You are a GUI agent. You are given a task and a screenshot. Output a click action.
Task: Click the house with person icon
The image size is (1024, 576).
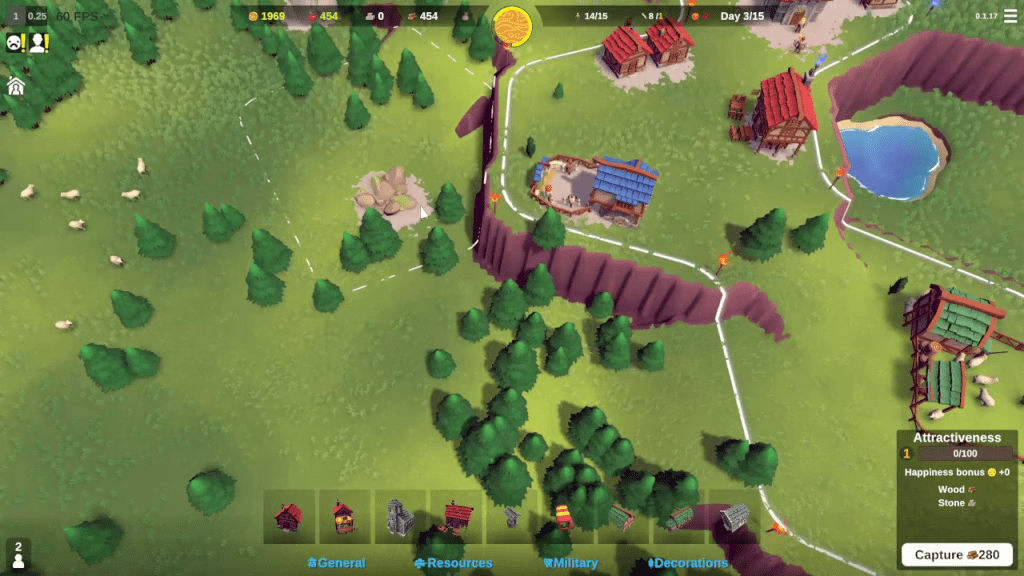(15, 86)
